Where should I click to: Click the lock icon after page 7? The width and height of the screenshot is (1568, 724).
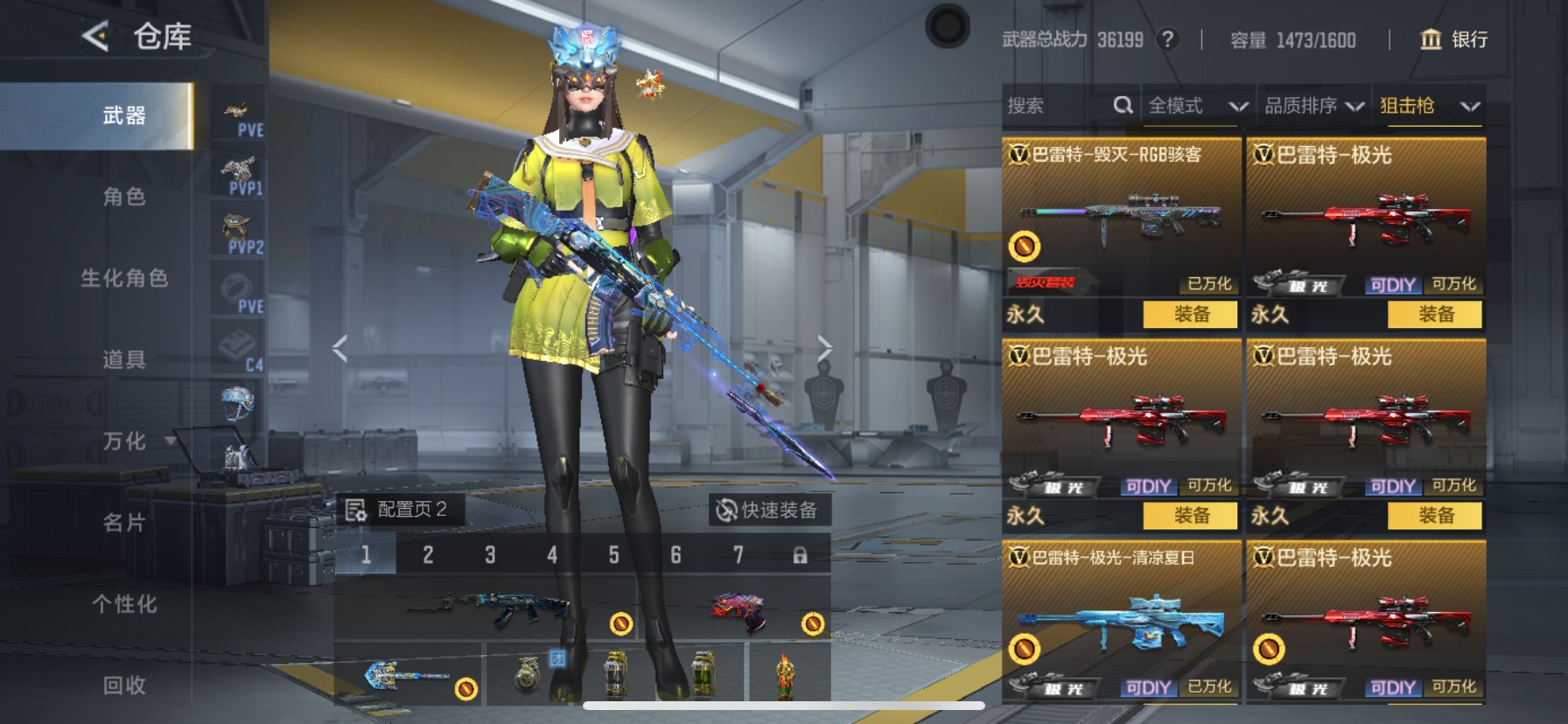coord(799,553)
